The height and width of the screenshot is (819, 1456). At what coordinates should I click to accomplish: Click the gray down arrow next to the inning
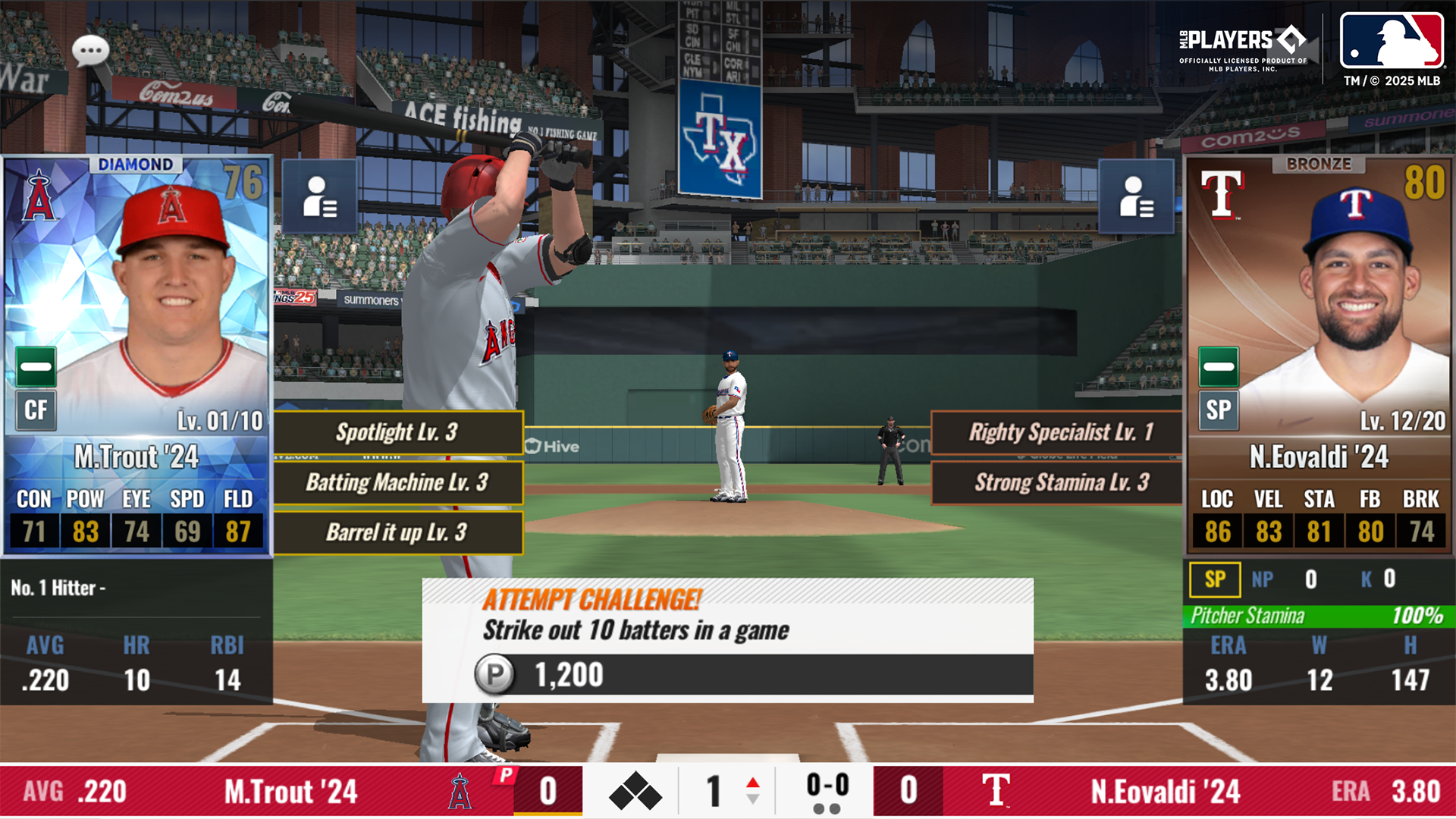click(752, 799)
